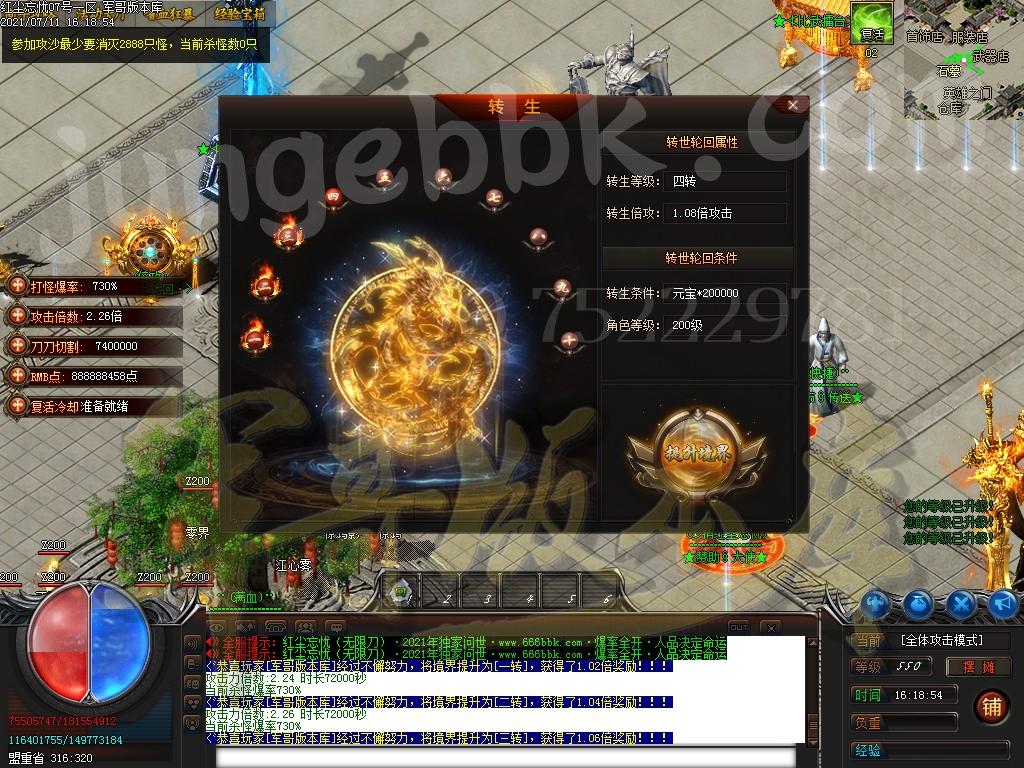The height and width of the screenshot is (768, 1024).
Task: Click the OUT button above chat
Action: tap(738, 627)
